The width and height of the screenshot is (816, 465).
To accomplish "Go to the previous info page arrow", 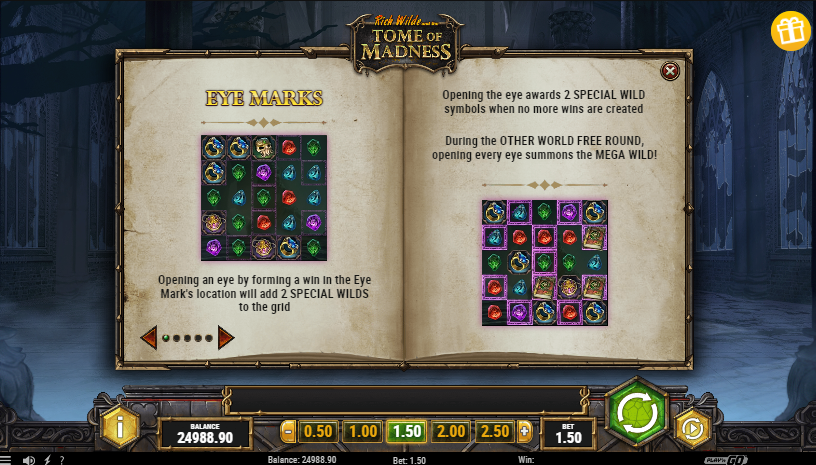I will (x=148, y=338).
